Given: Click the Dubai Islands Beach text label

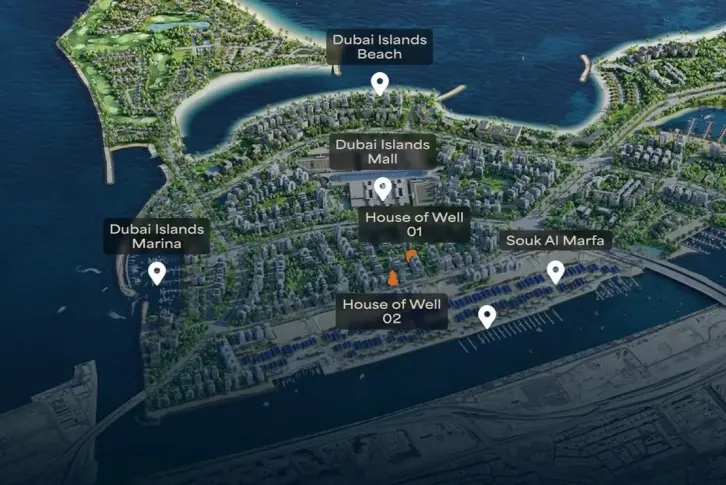Looking at the screenshot, I should tap(379, 47).
